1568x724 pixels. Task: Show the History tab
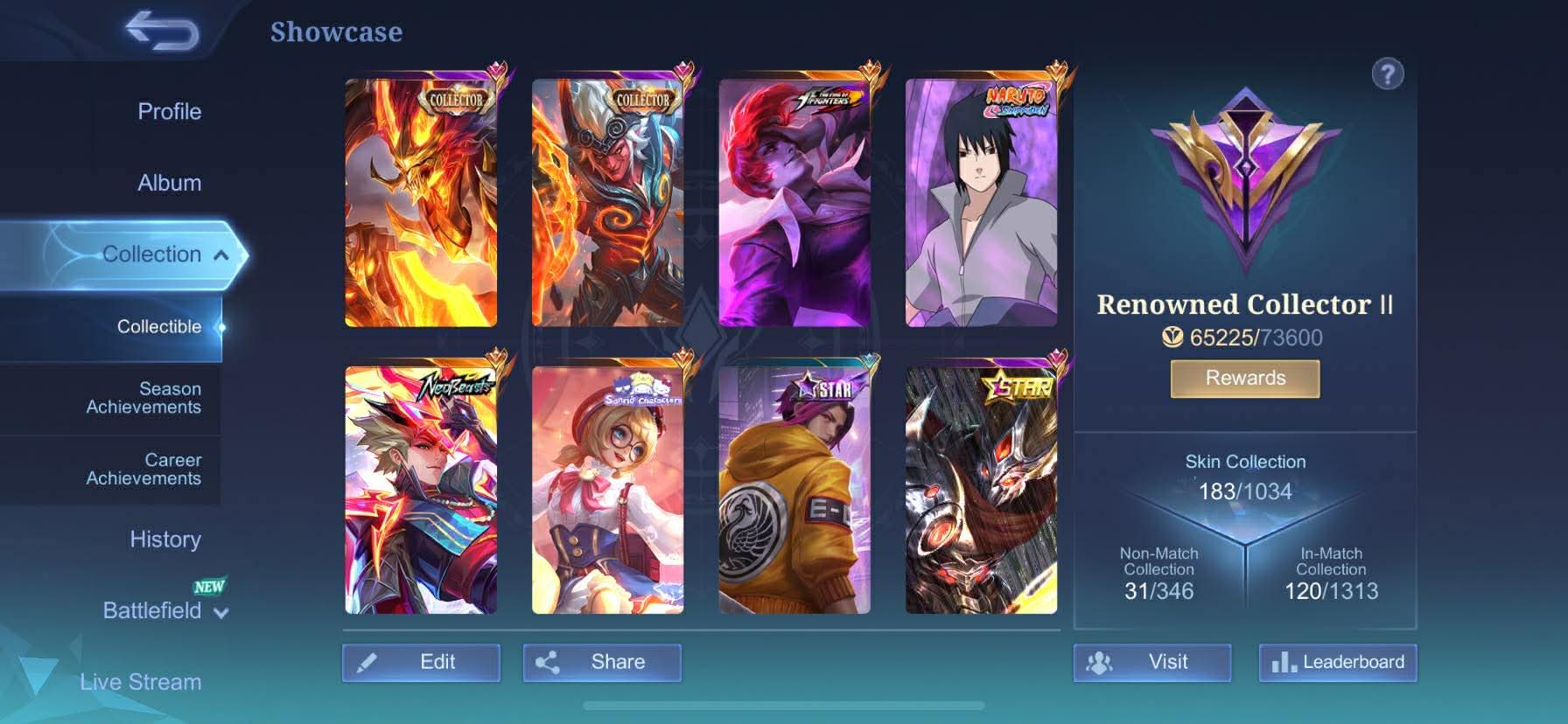click(x=164, y=540)
